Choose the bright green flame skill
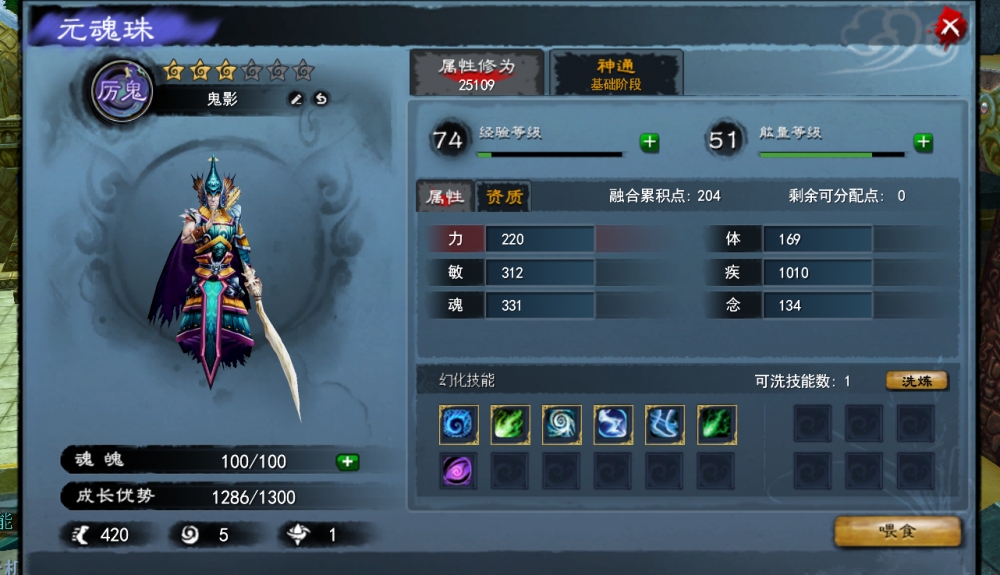 tap(510, 425)
